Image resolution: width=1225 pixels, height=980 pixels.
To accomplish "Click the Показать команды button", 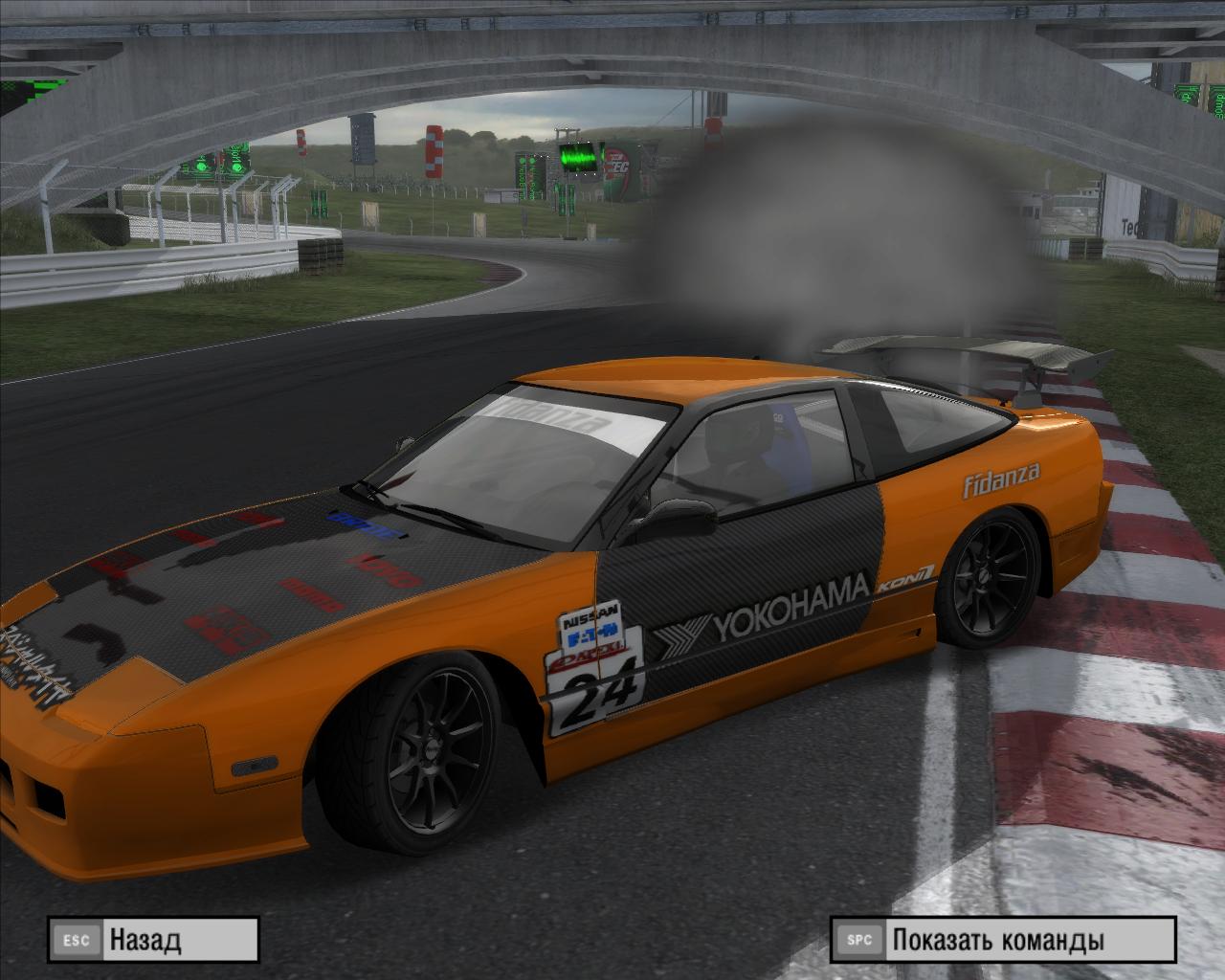I will (x=1003, y=940).
